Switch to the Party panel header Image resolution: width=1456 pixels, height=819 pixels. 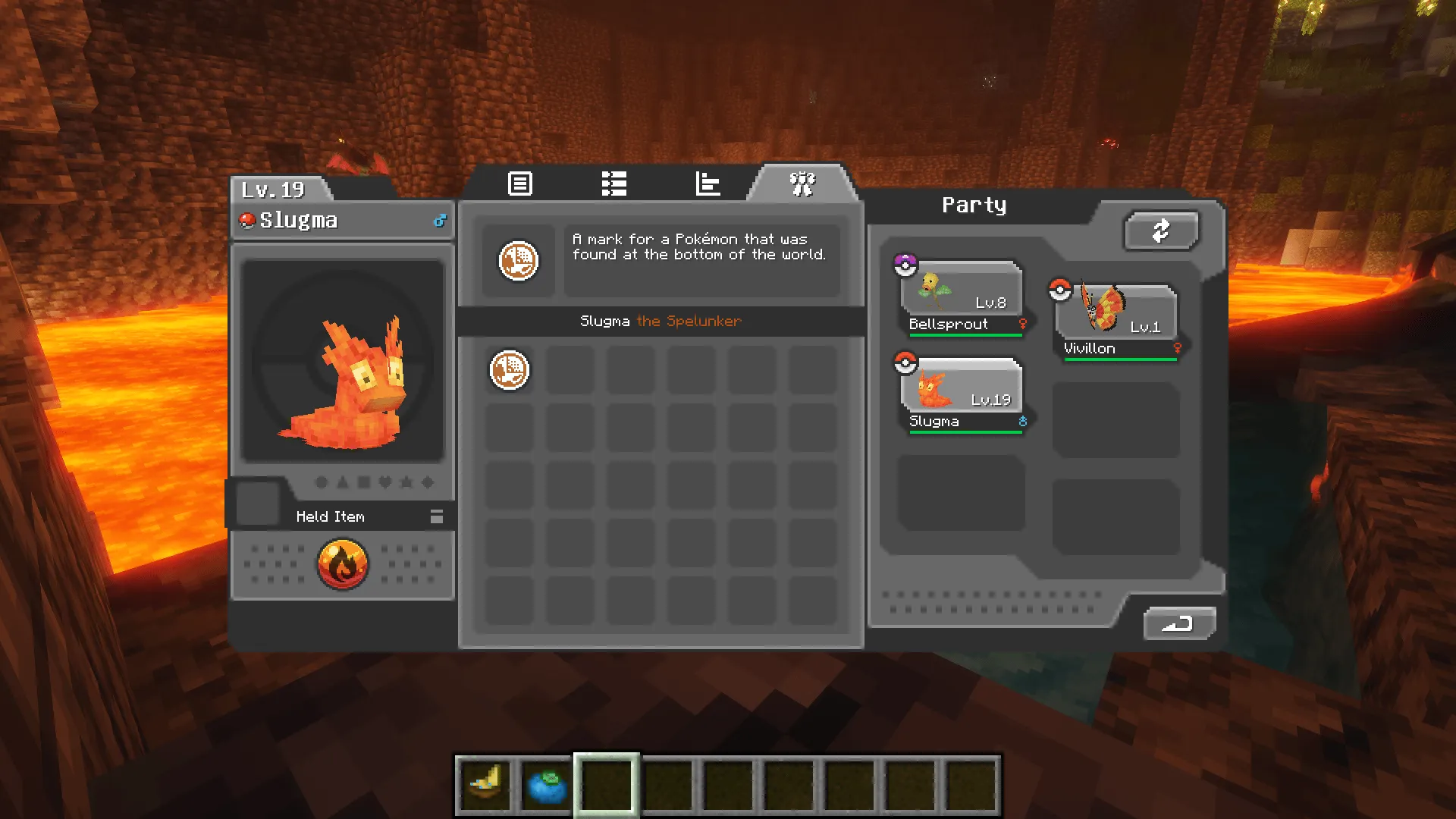coord(974,205)
